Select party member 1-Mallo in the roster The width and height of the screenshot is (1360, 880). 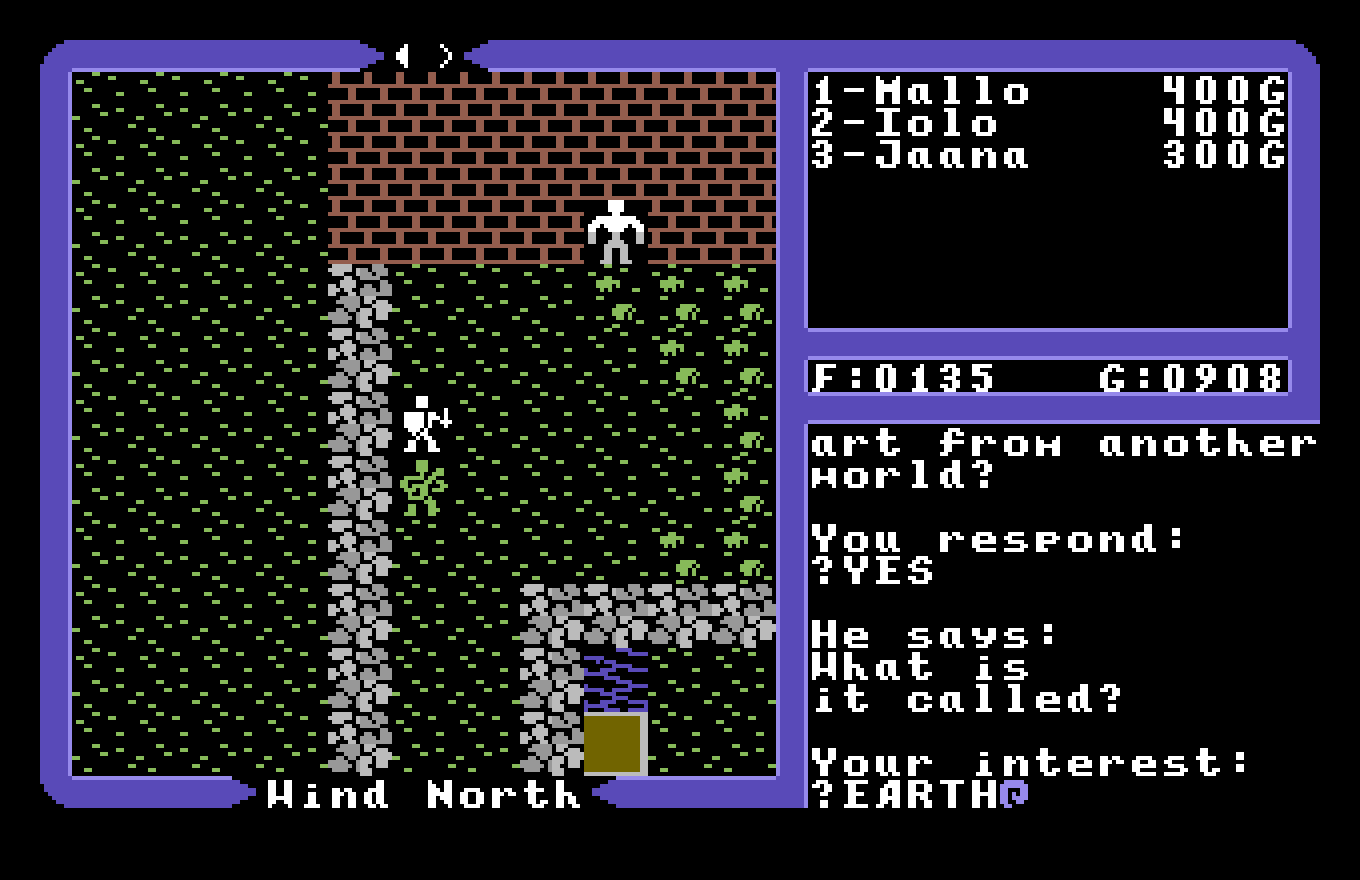point(920,90)
